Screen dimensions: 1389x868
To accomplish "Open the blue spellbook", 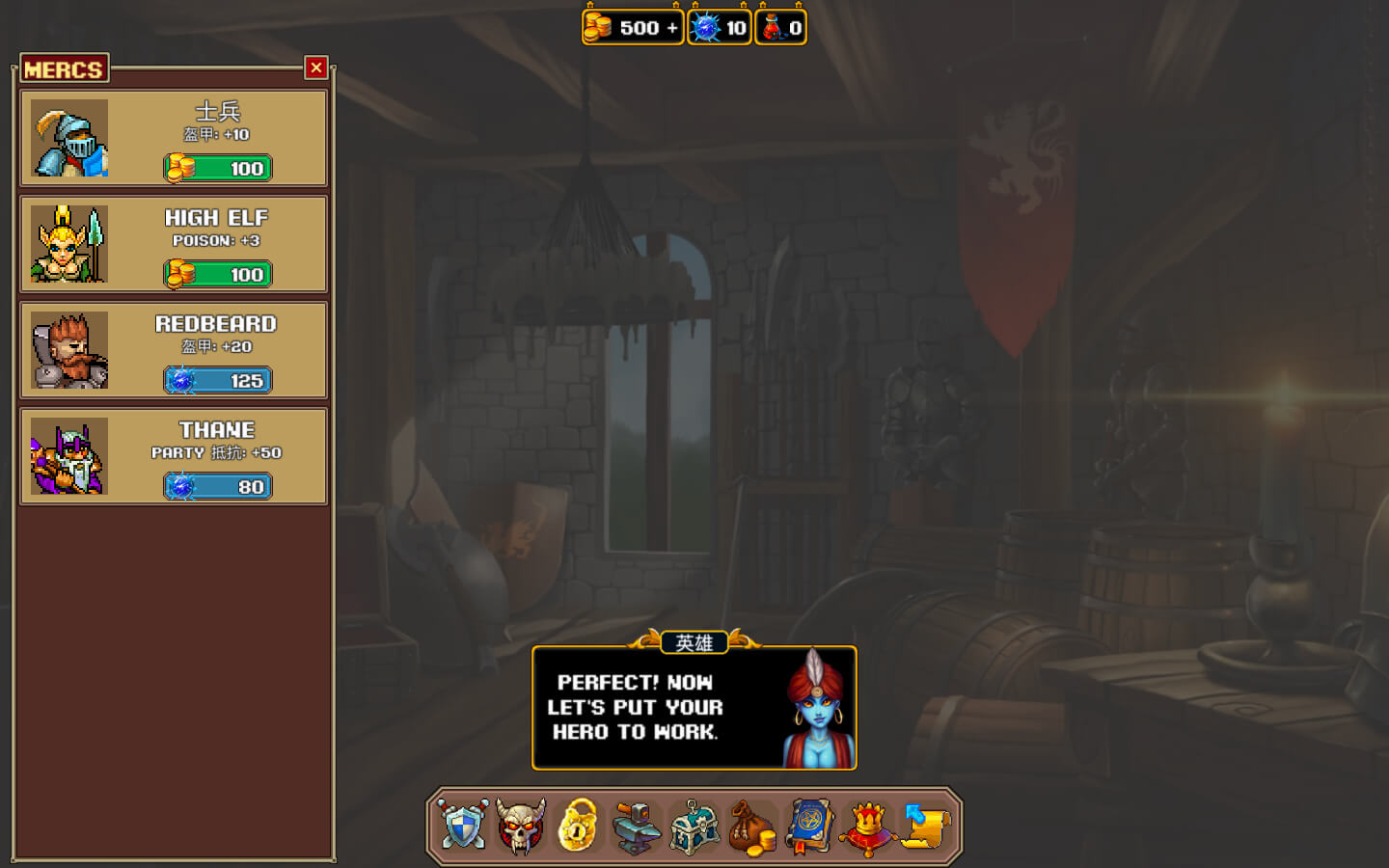I will [x=810, y=827].
